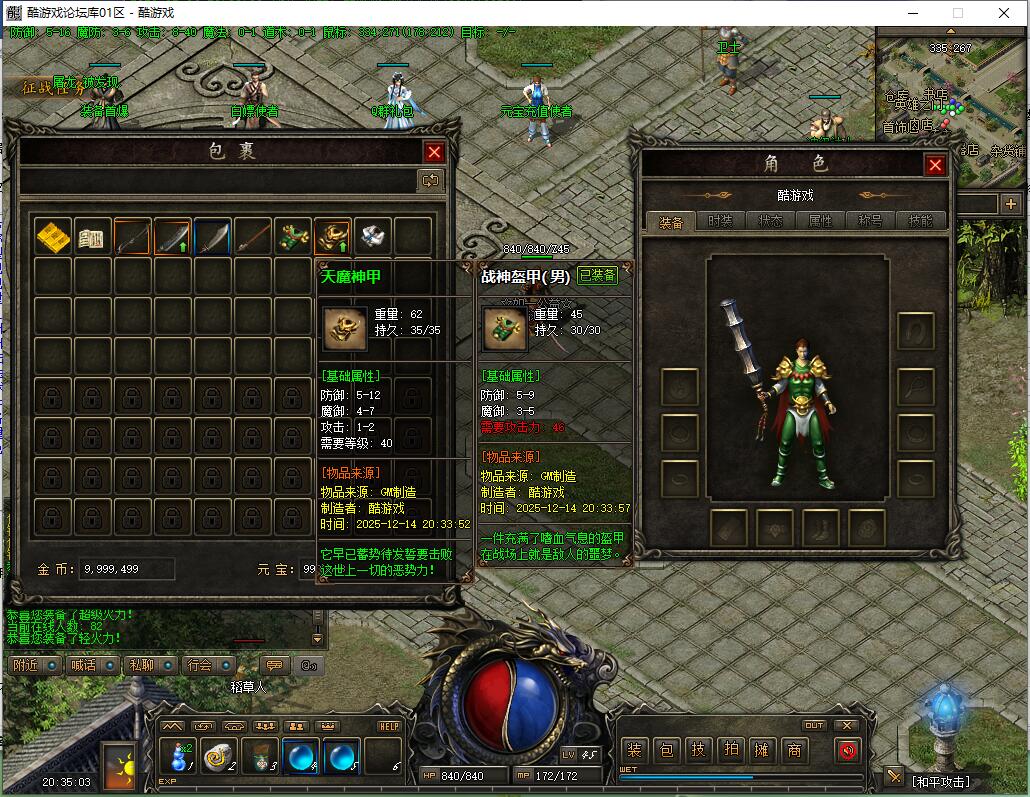Select the gold bars item in bag
The width and height of the screenshot is (1030, 797).
(x=53, y=237)
